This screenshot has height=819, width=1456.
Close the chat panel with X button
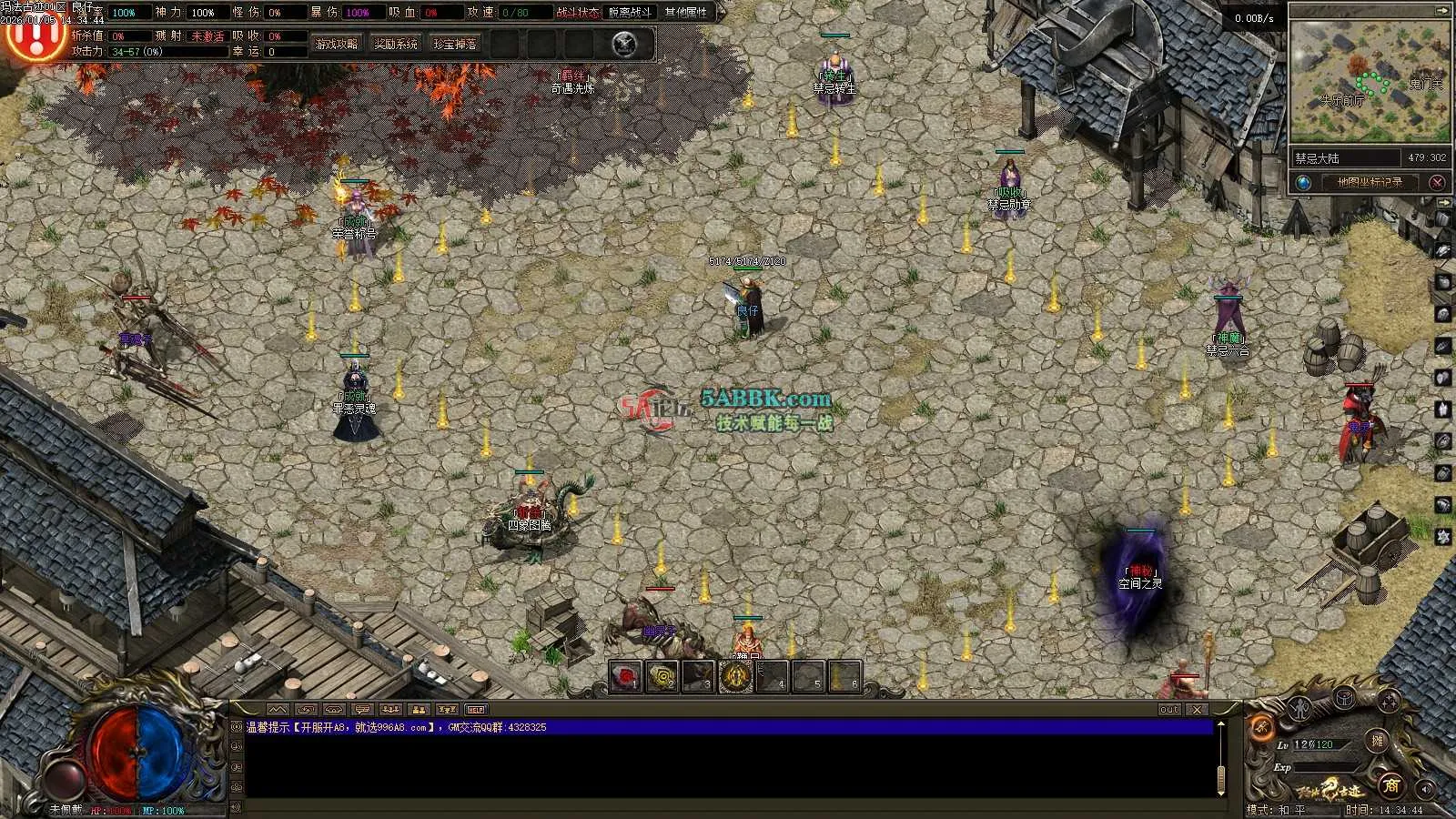1198,710
